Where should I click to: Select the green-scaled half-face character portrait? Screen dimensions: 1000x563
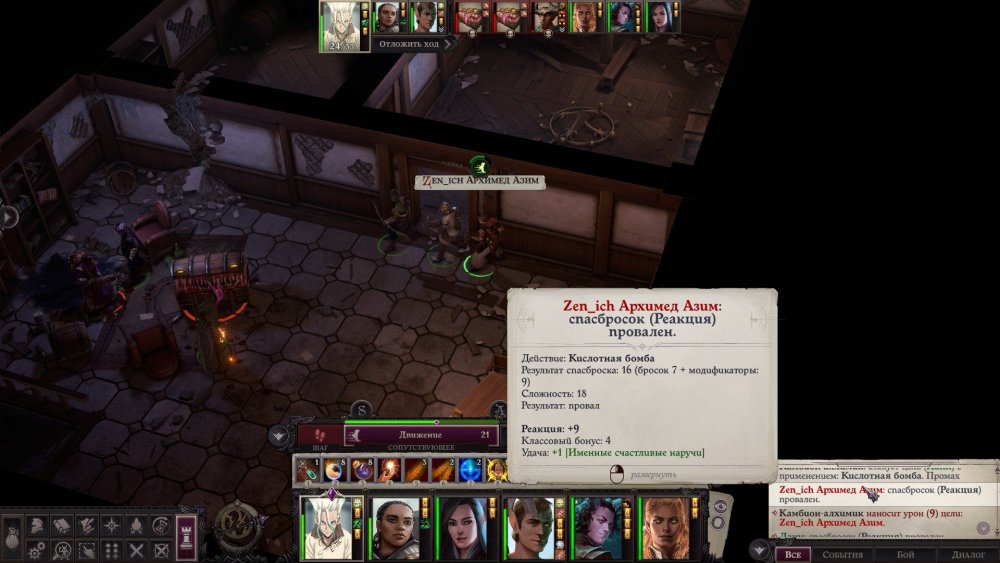pos(530,528)
